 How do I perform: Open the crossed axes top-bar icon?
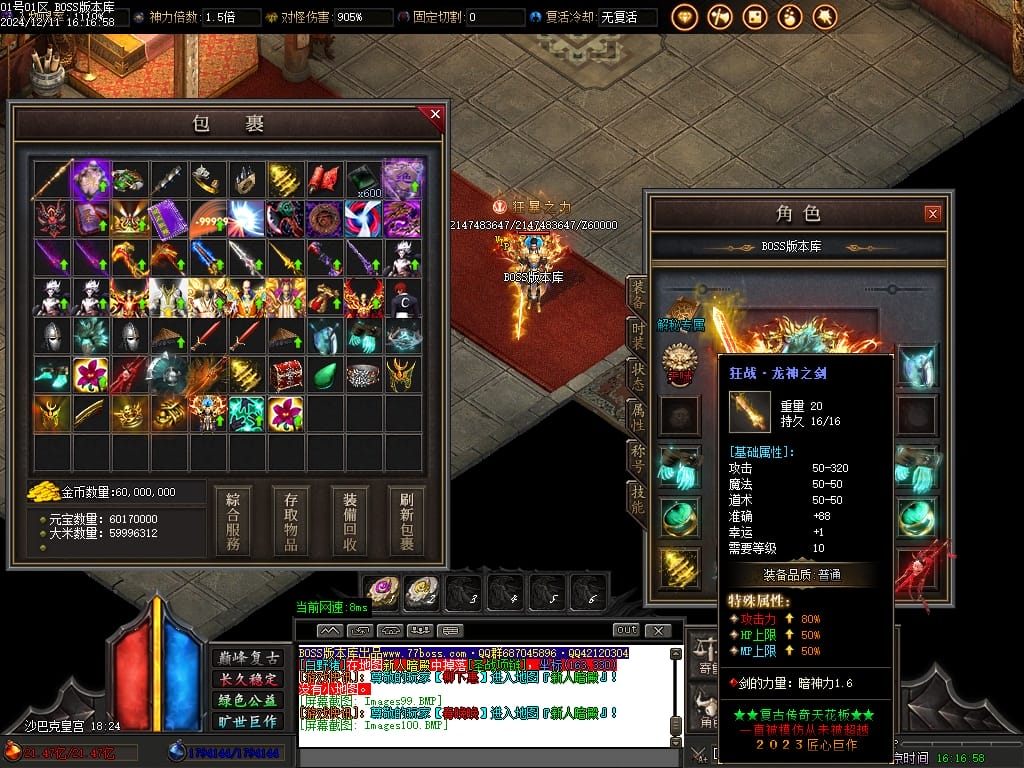[x=720, y=17]
